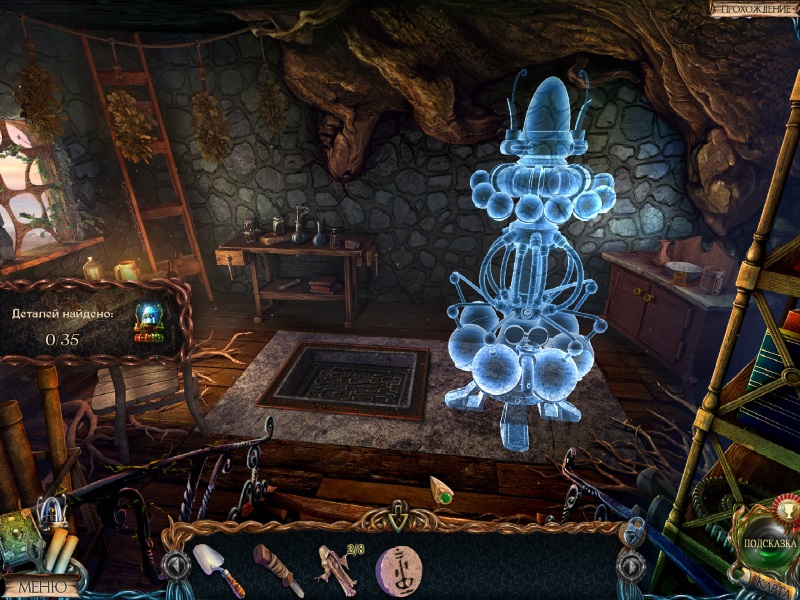
Task: Show next inventory items with right arrow
Action: point(631,566)
